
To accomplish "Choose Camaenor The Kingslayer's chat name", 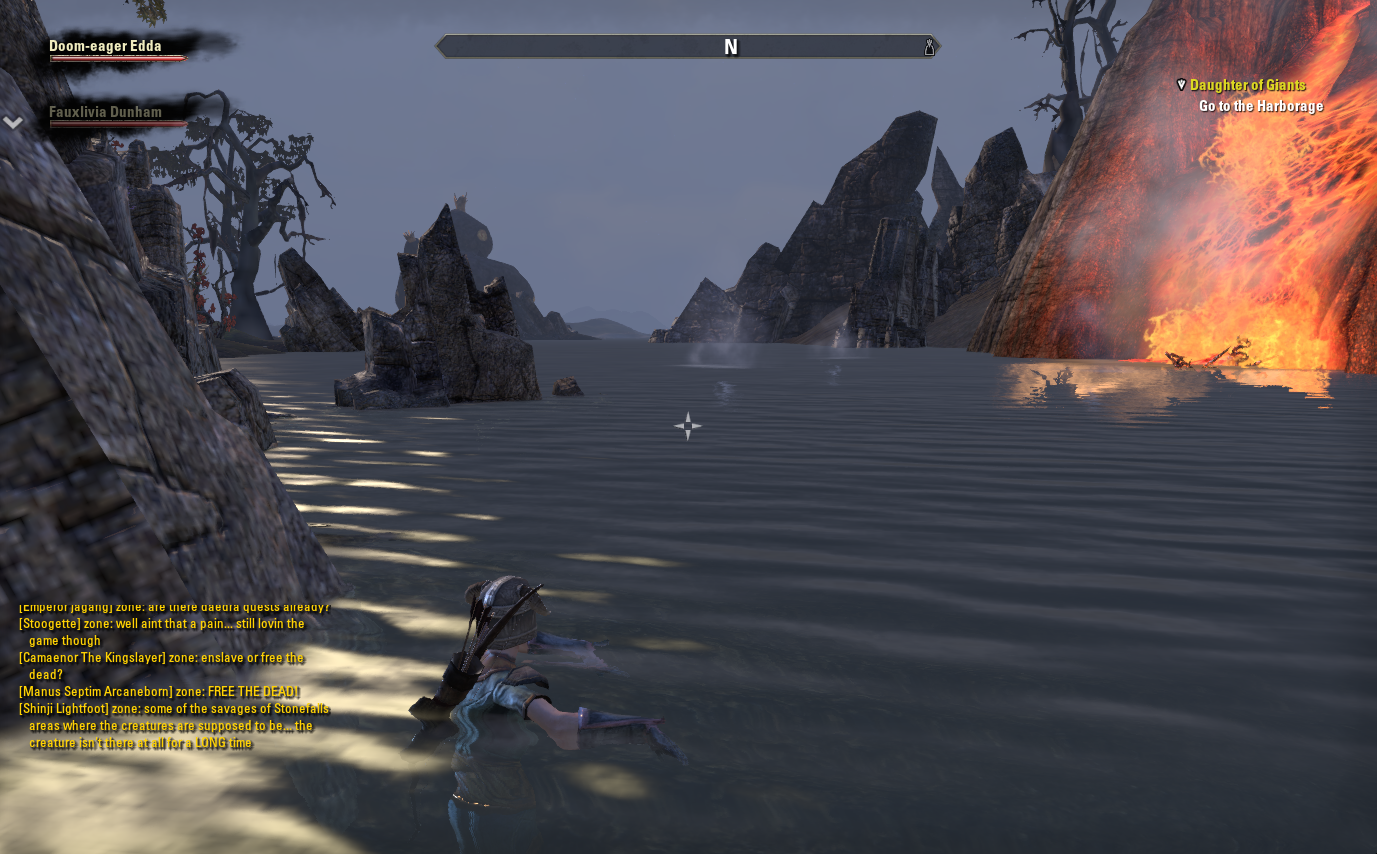I will 88,658.
